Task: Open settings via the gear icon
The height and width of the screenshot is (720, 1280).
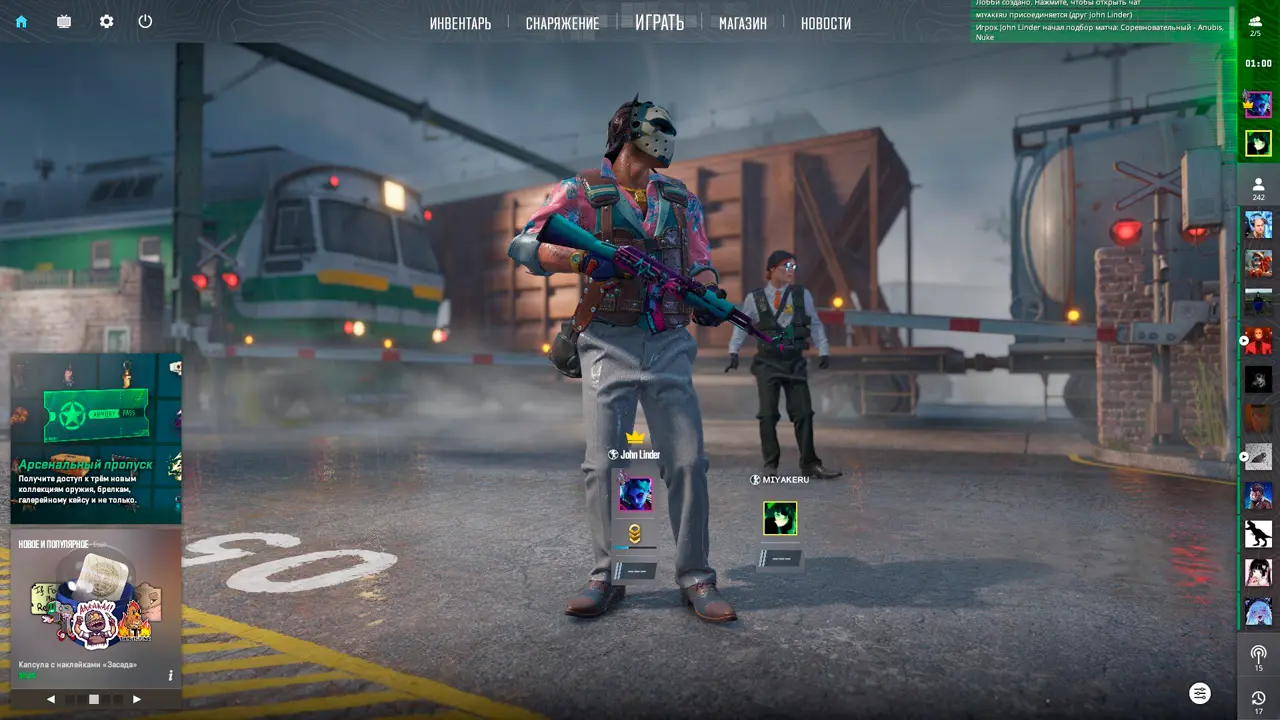Action: (x=106, y=21)
